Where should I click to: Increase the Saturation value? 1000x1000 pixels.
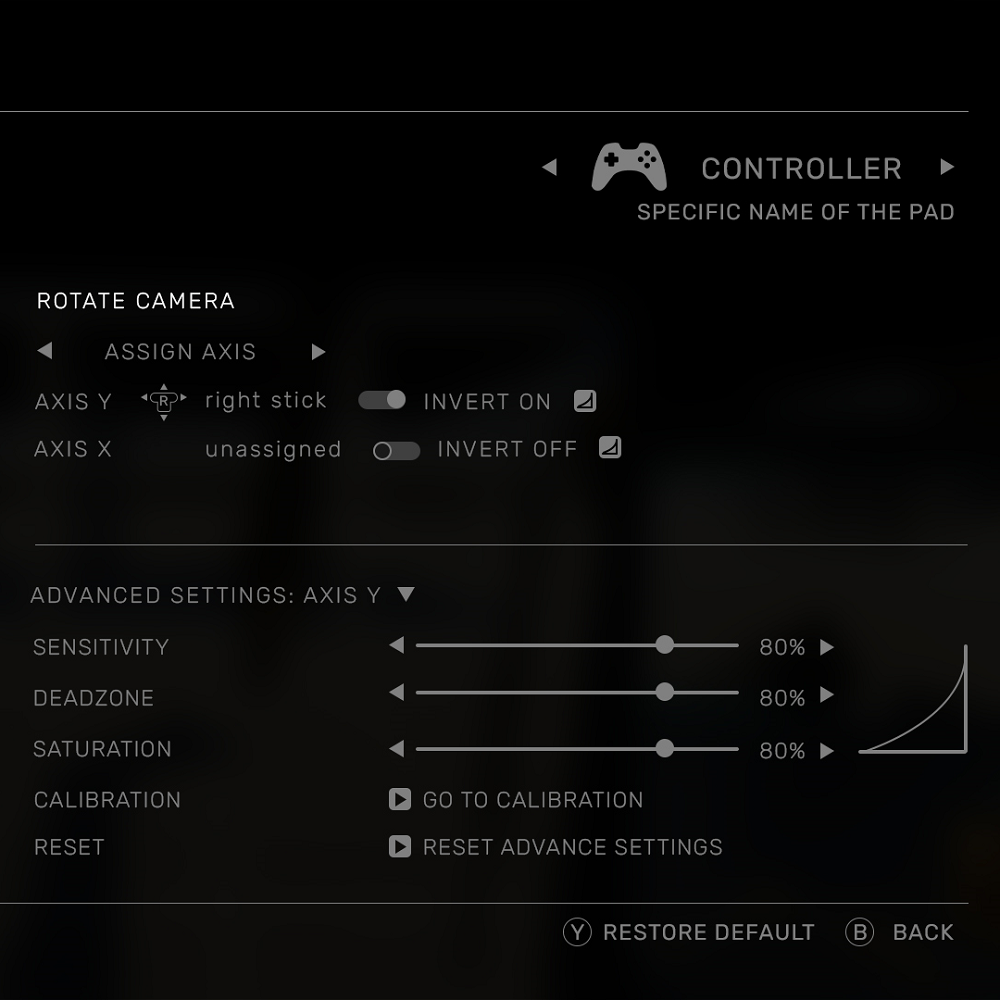827,751
